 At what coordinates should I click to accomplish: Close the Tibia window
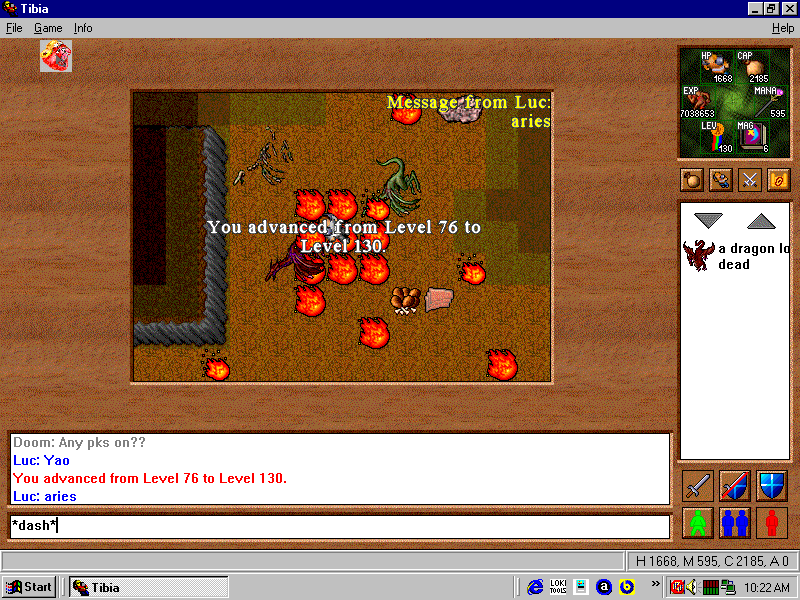click(x=787, y=9)
